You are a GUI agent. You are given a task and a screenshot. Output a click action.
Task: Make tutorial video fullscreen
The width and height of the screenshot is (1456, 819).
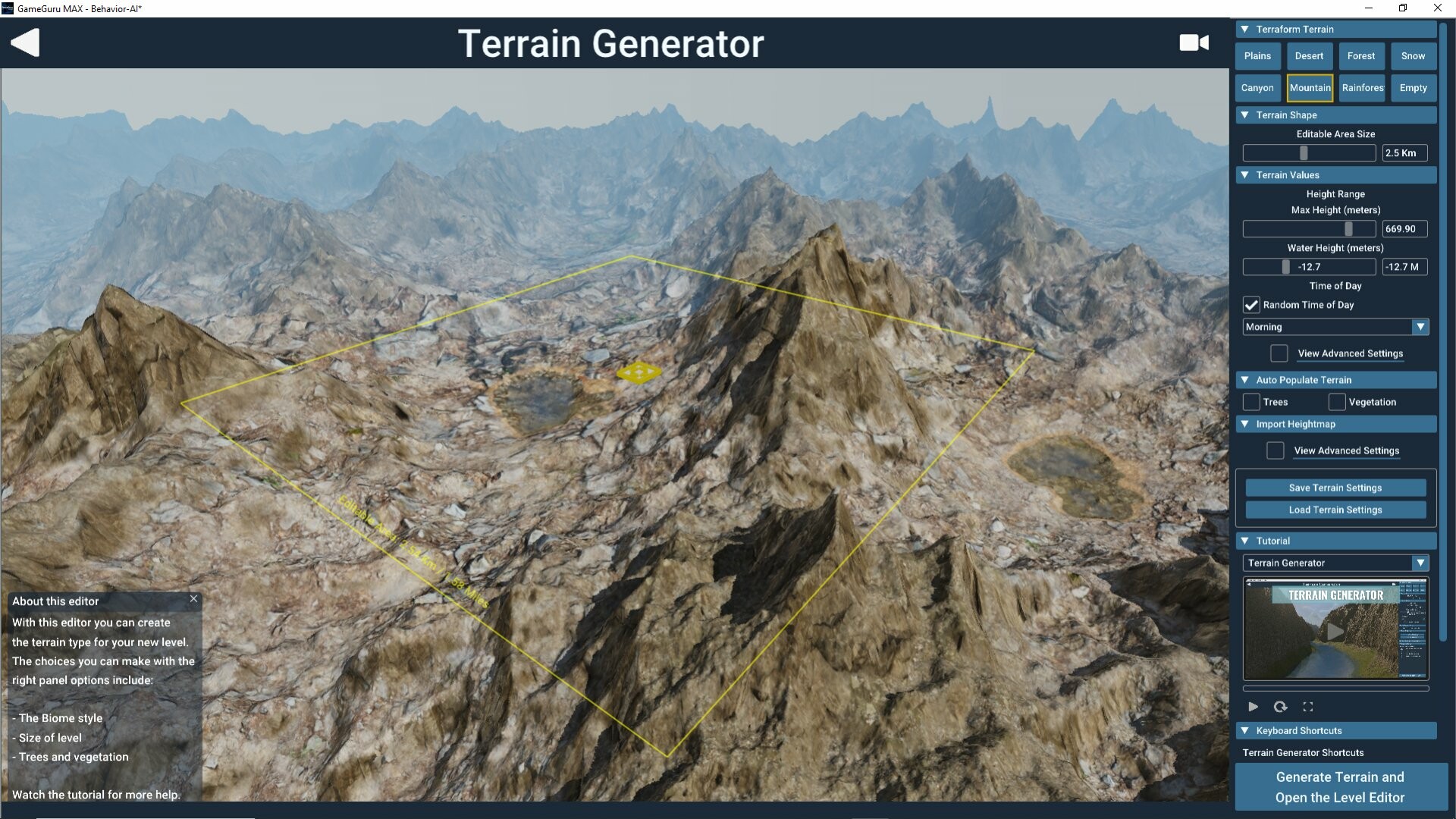[1308, 707]
